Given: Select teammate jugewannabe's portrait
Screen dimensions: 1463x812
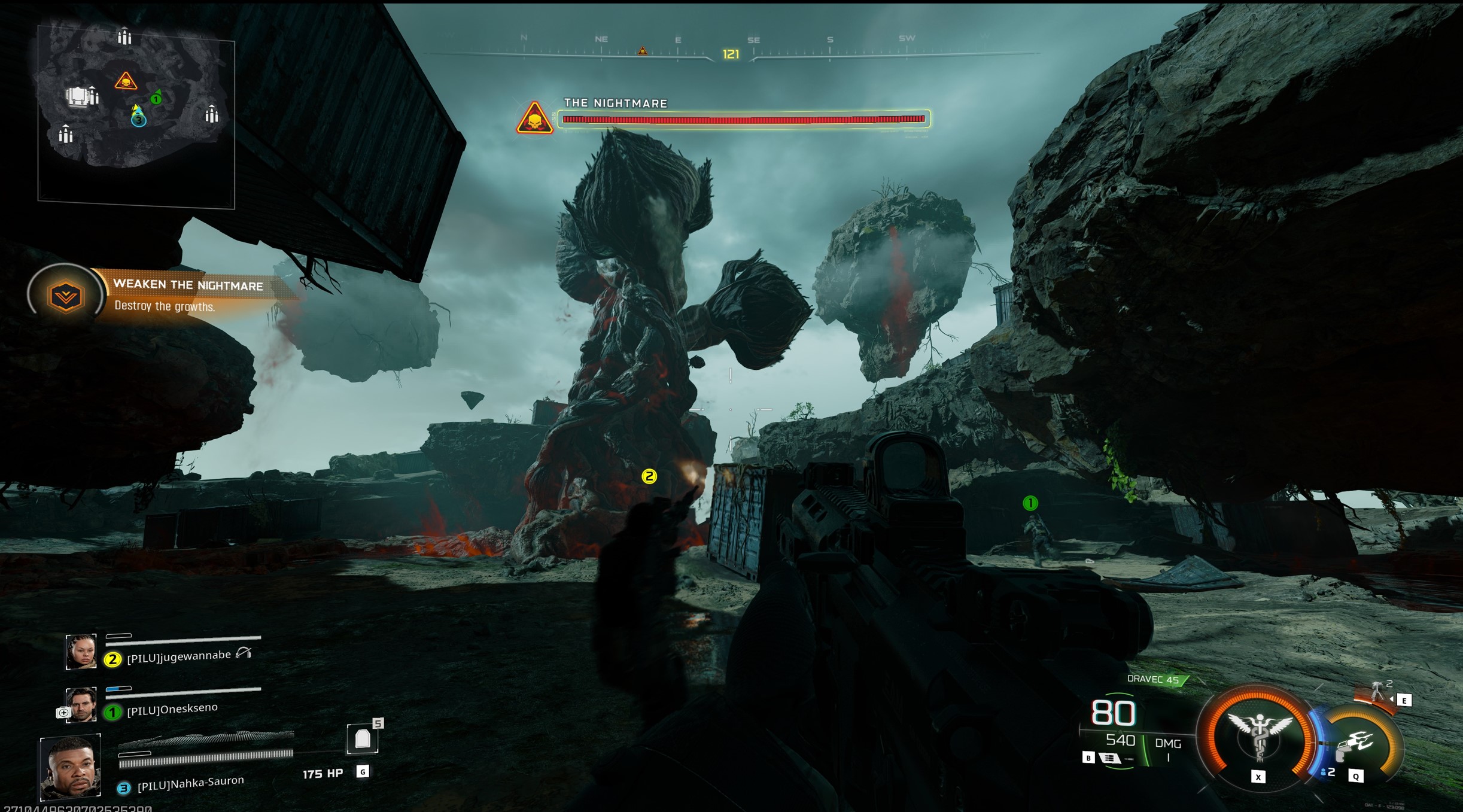Looking at the screenshot, I should [81, 651].
